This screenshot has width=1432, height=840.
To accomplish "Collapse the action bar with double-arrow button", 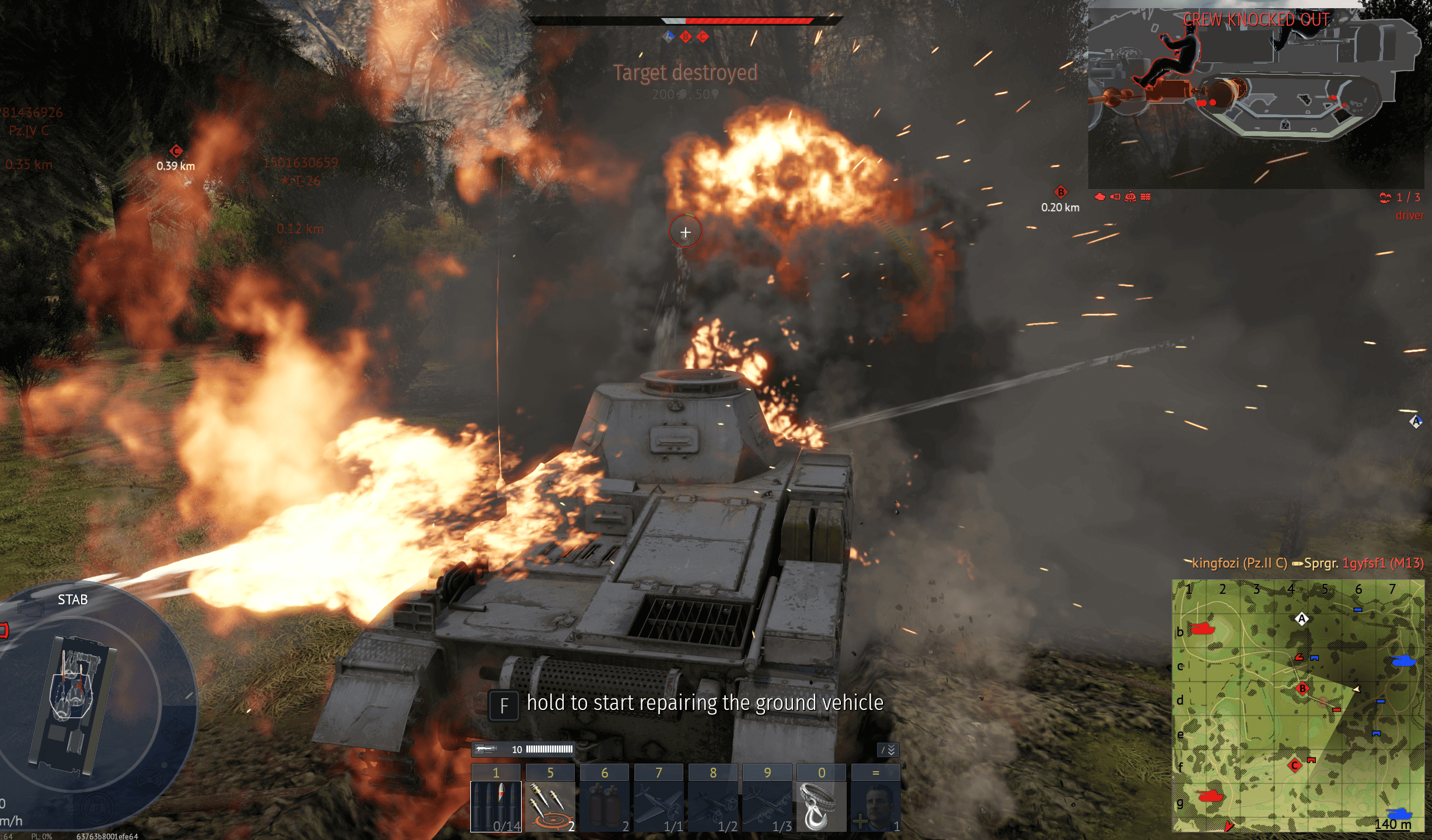I will (888, 750).
